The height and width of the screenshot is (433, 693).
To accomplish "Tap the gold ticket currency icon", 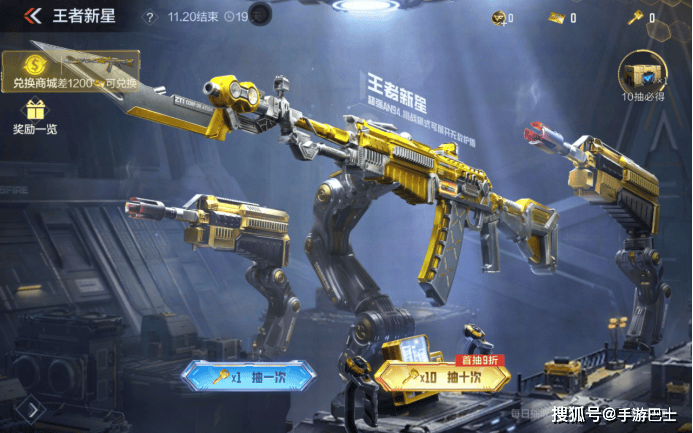I will click(557, 17).
